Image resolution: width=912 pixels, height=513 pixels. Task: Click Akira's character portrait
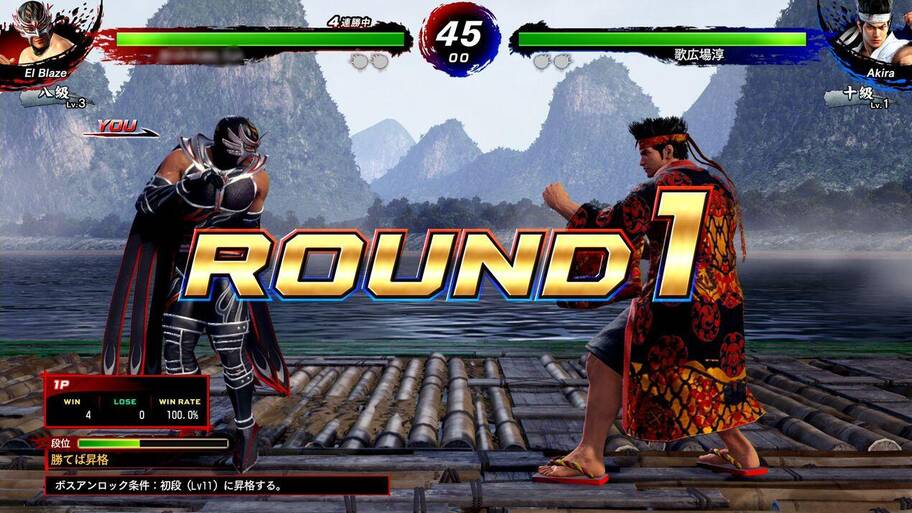[866, 35]
